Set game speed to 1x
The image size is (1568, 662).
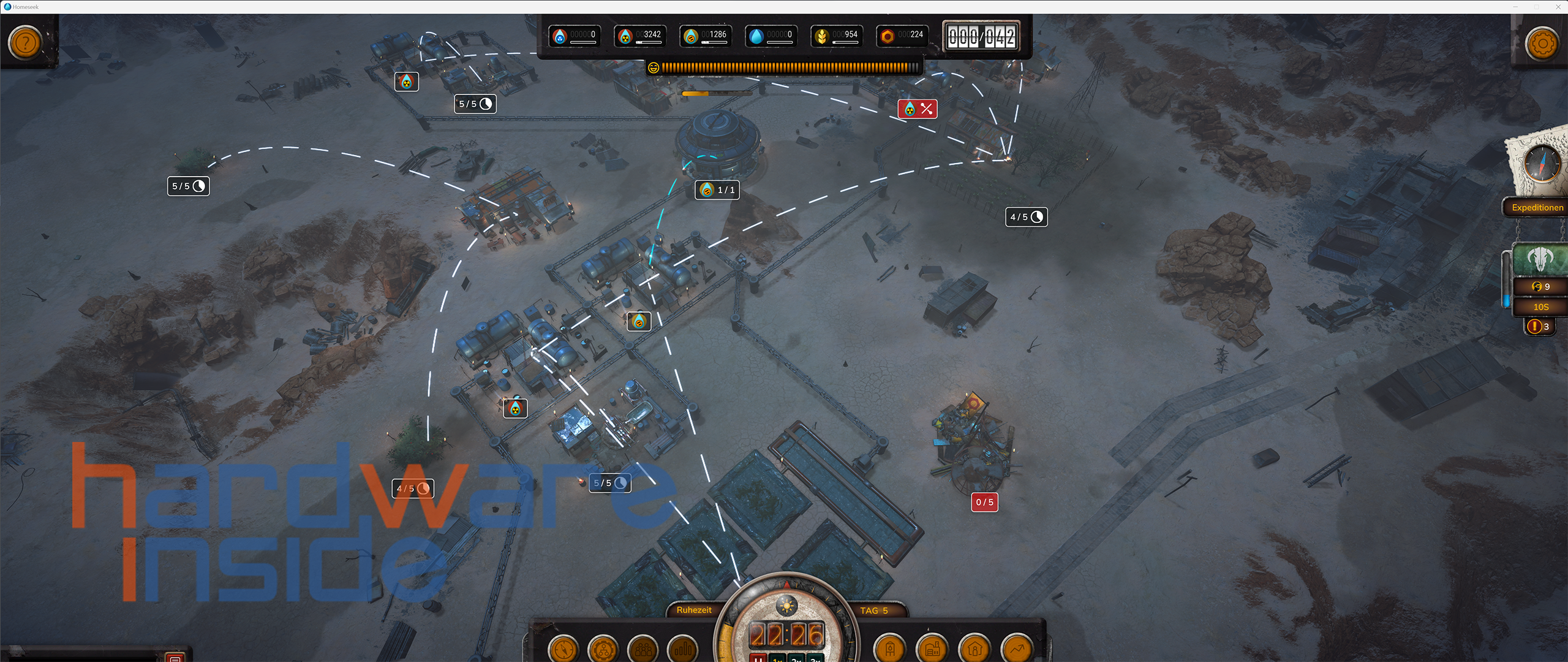tap(778, 659)
